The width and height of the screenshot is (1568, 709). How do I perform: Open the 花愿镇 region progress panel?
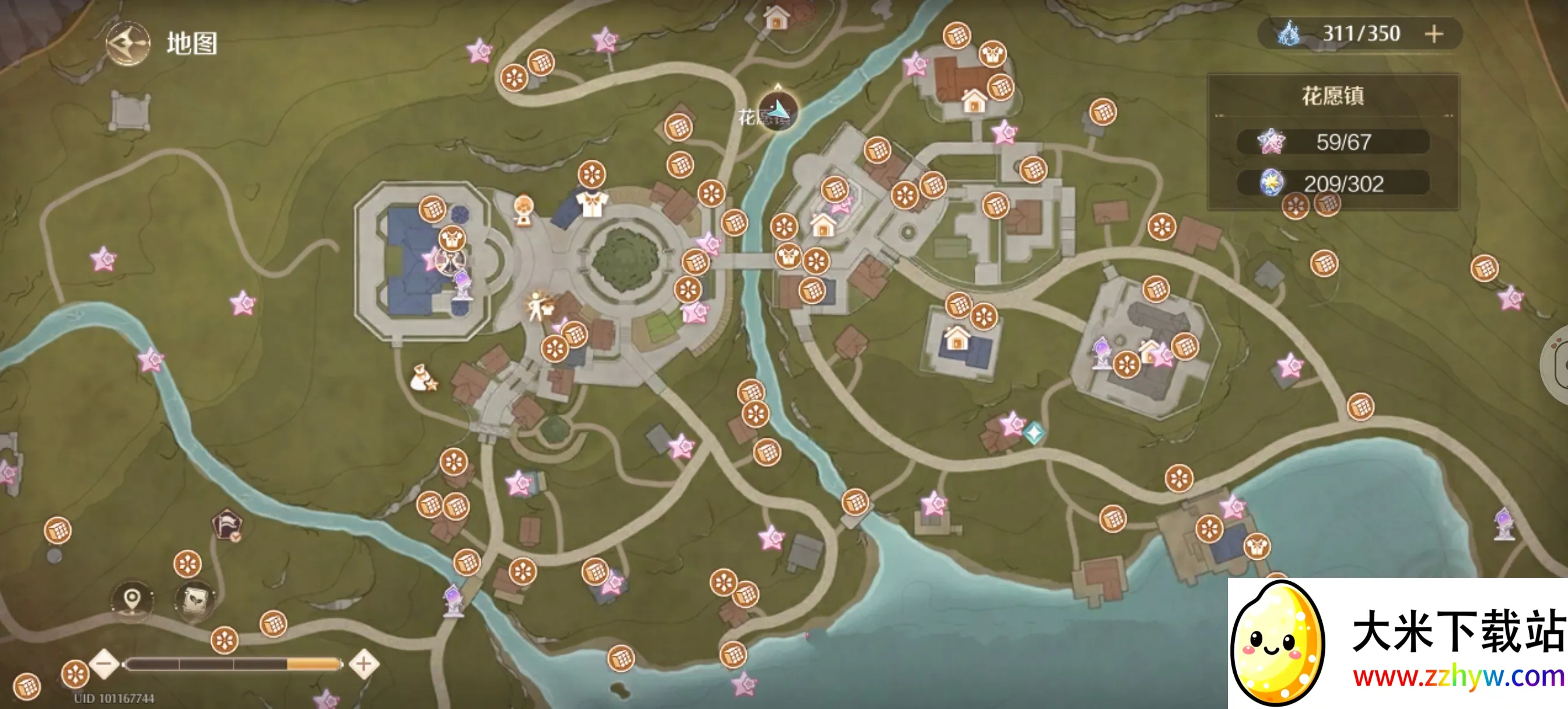coord(1332,96)
